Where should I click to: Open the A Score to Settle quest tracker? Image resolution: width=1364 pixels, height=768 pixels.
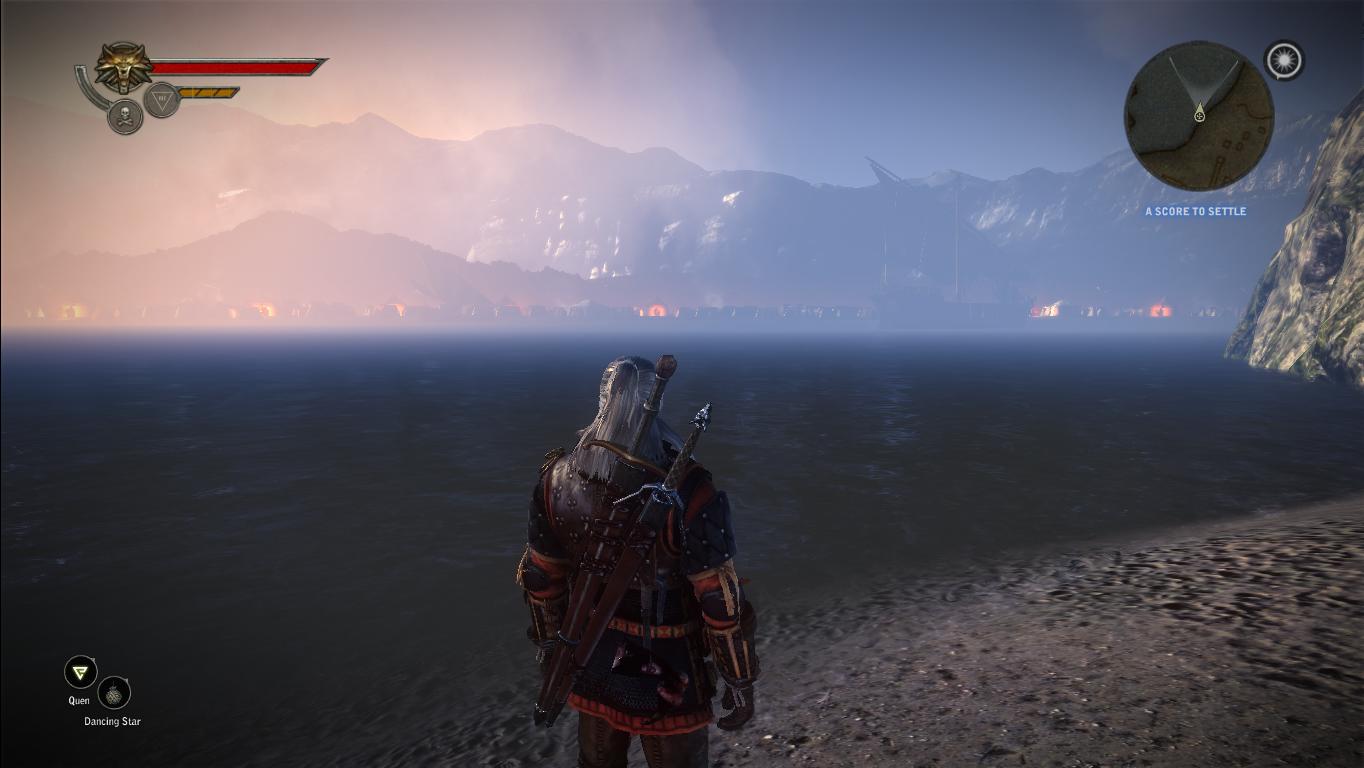(x=1195, y=212)
